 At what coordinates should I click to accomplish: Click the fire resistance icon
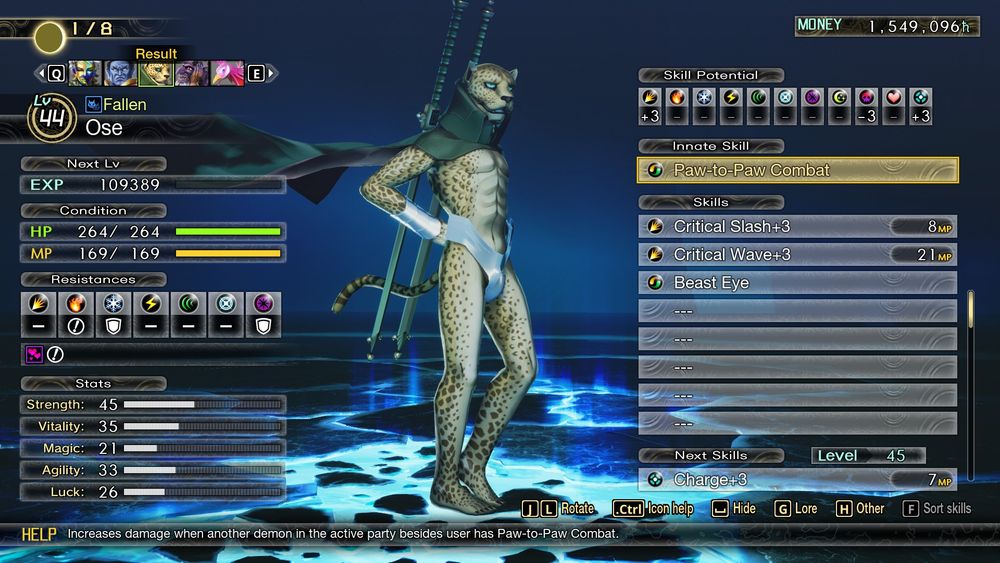(x=75, y=303)
